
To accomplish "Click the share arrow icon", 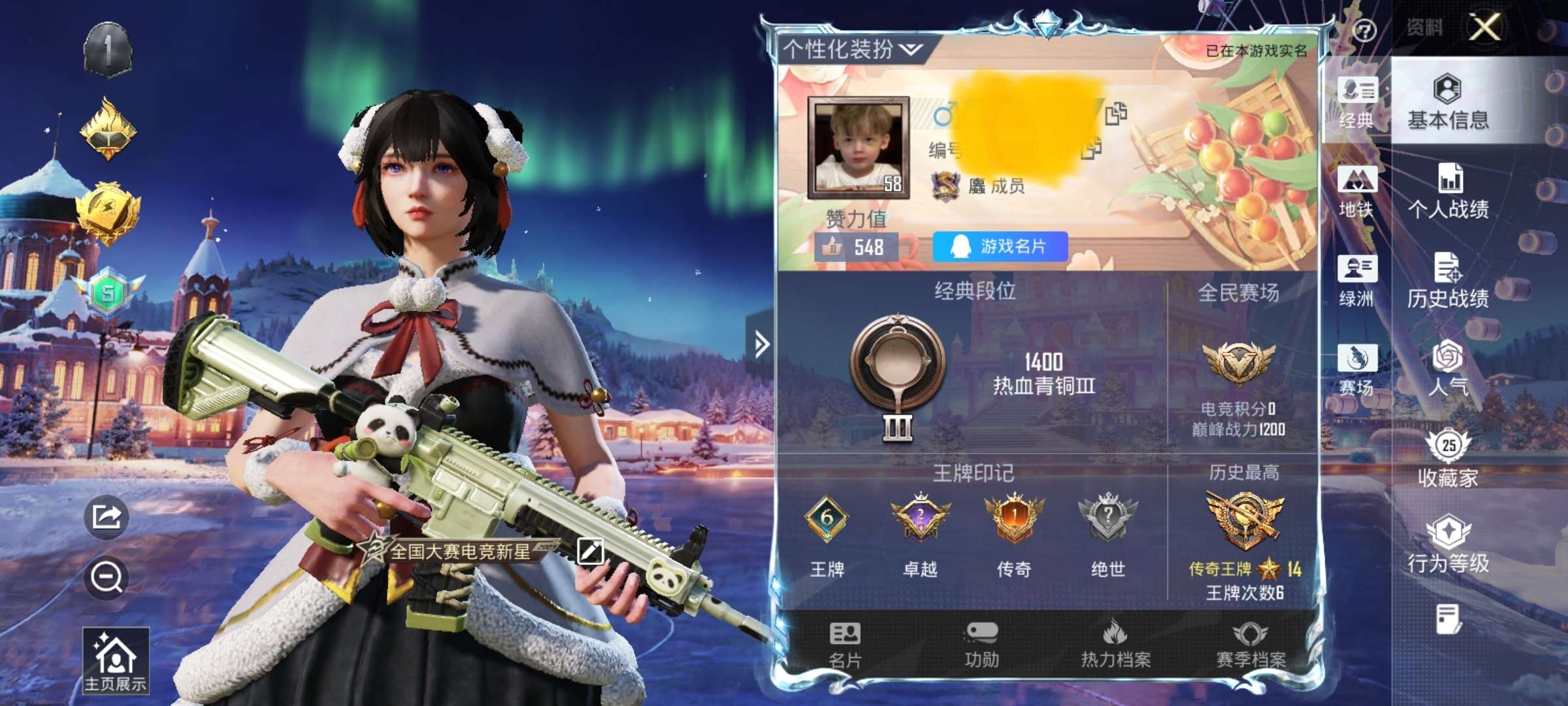I will click(106, 517).
